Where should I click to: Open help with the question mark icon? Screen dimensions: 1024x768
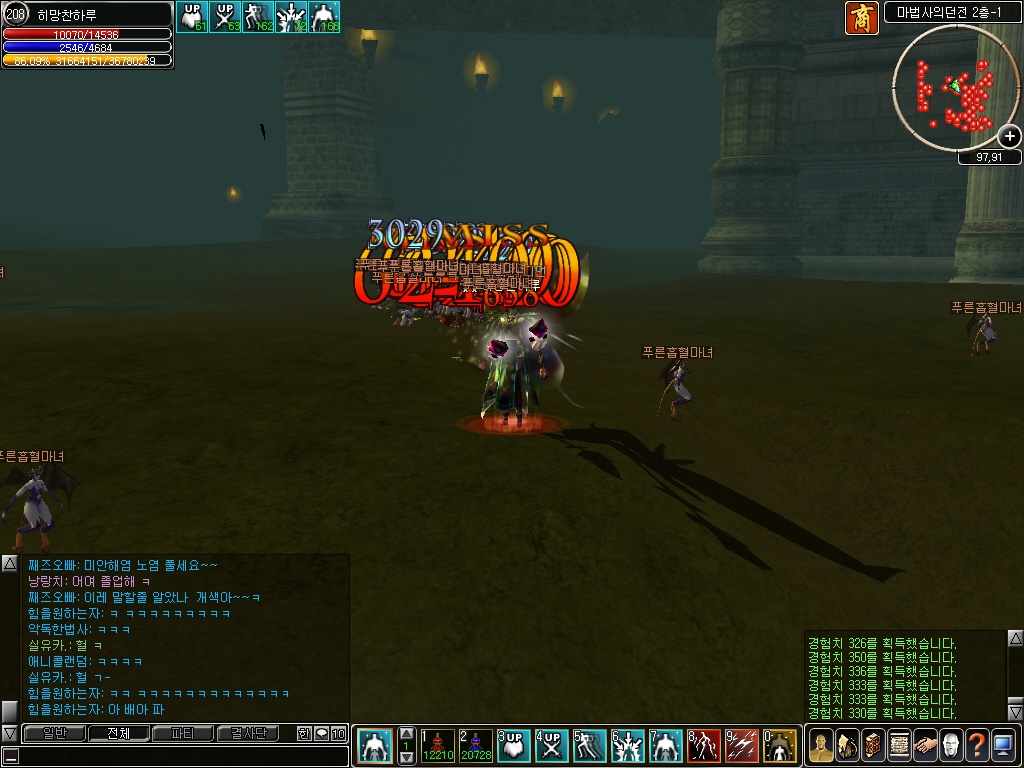point(977,745)
